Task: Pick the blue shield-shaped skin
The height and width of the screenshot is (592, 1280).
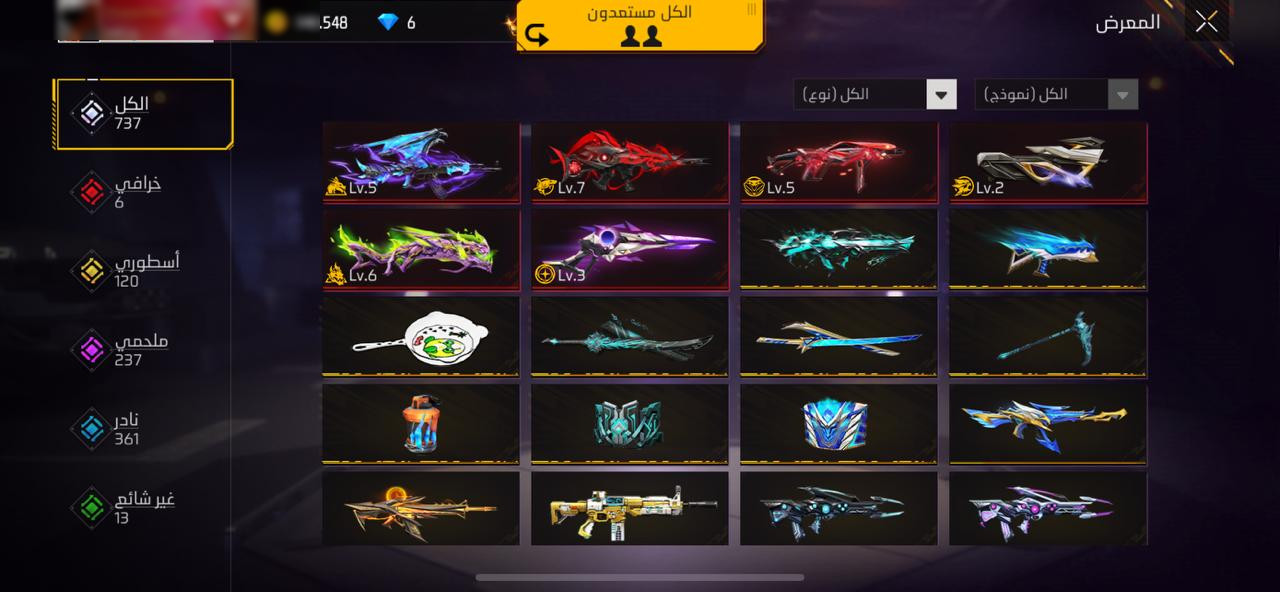Action: 839,424
